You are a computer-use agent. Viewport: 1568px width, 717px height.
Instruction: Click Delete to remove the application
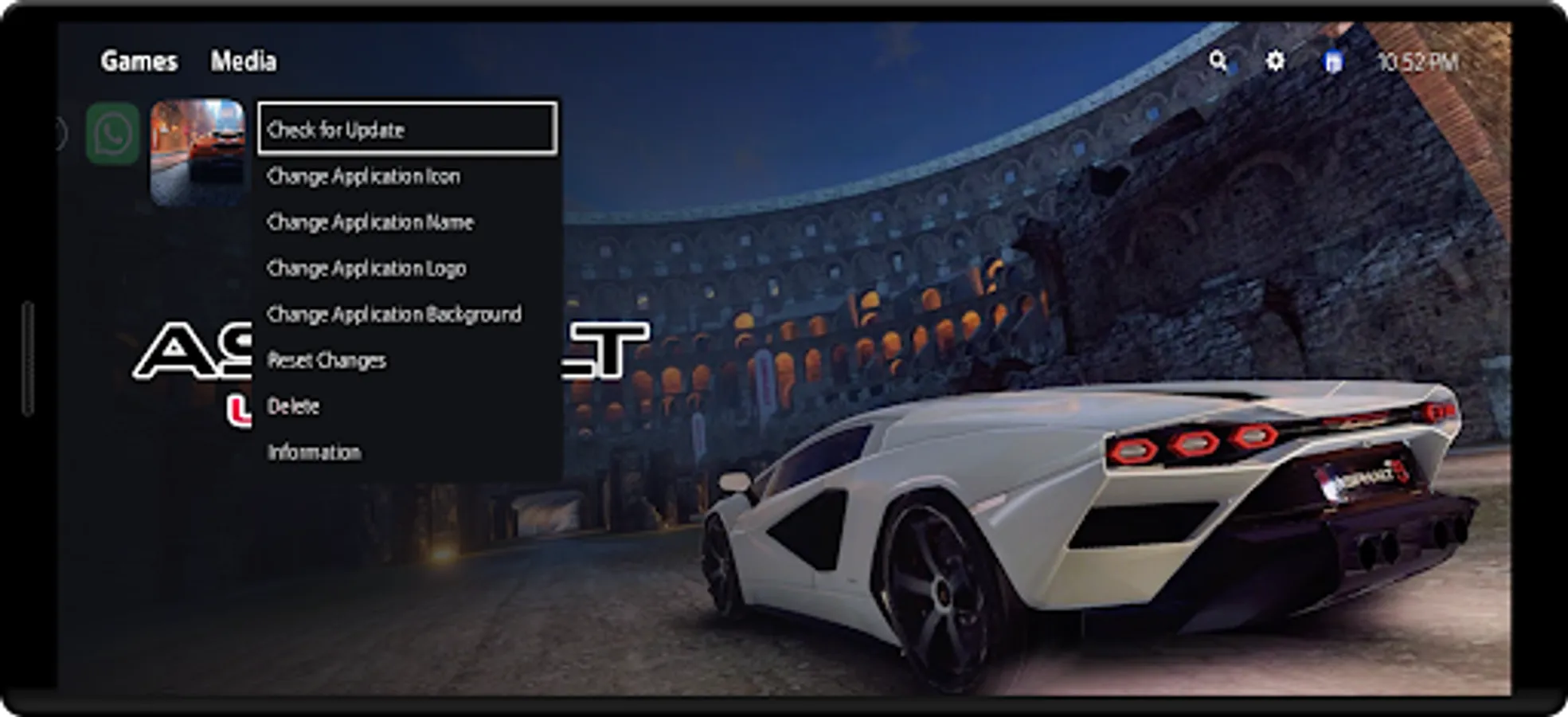pos(293,406)
